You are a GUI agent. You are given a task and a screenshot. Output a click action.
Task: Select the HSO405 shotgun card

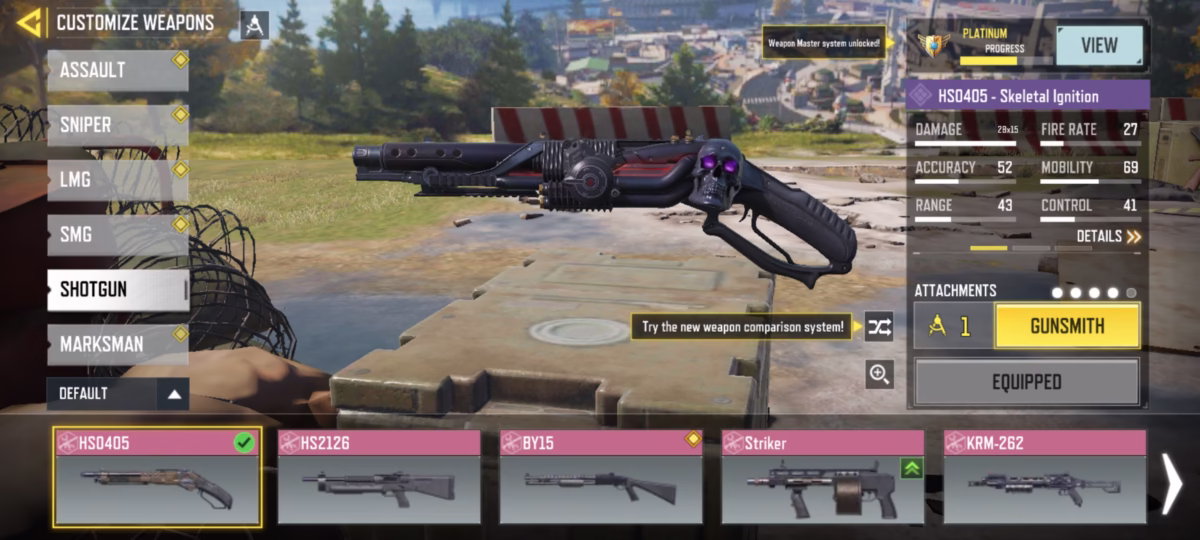point(158,477)
